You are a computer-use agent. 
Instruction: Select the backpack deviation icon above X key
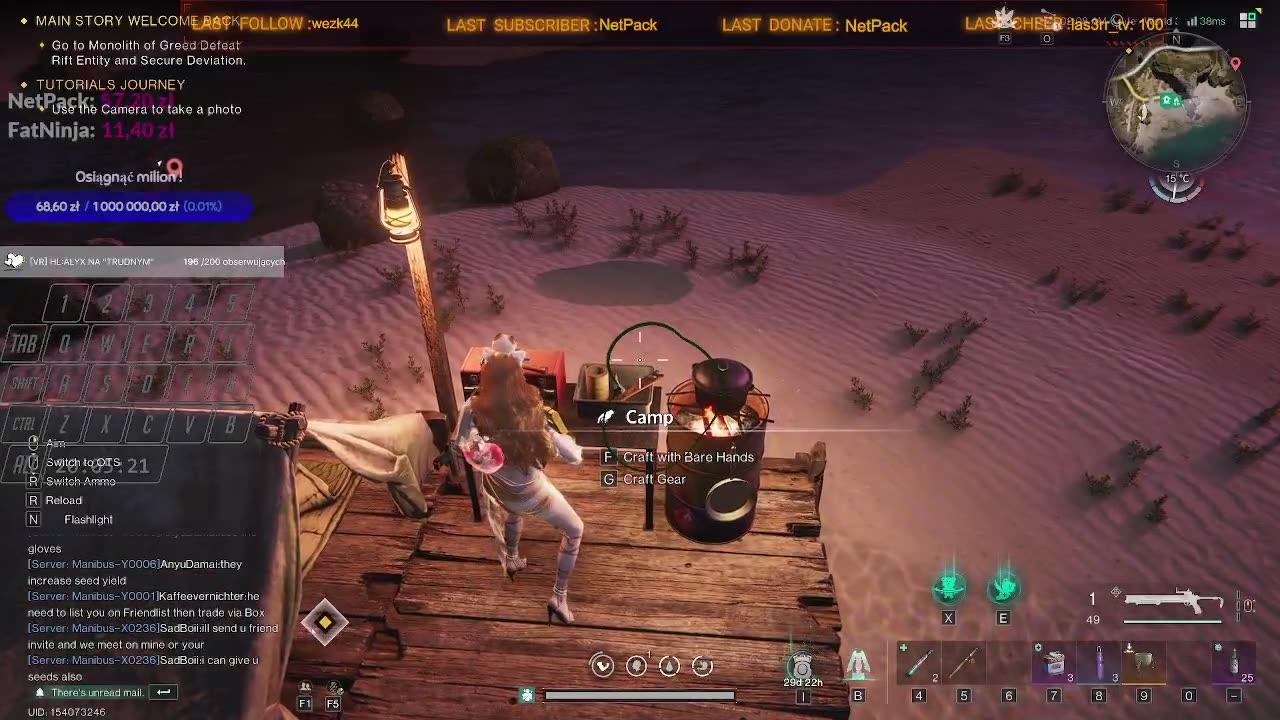coord(948,590)
